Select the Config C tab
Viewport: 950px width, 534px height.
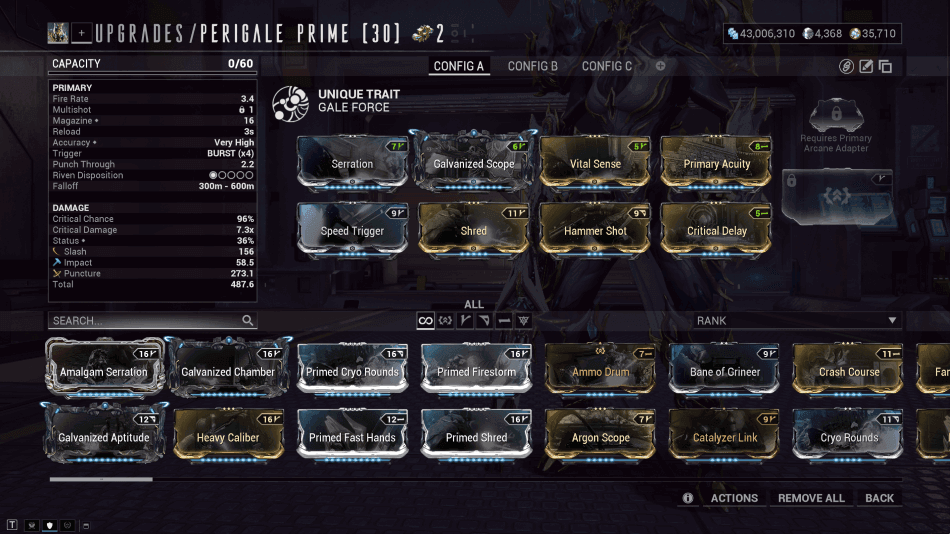pyautogui.click(x=607, y=66)
